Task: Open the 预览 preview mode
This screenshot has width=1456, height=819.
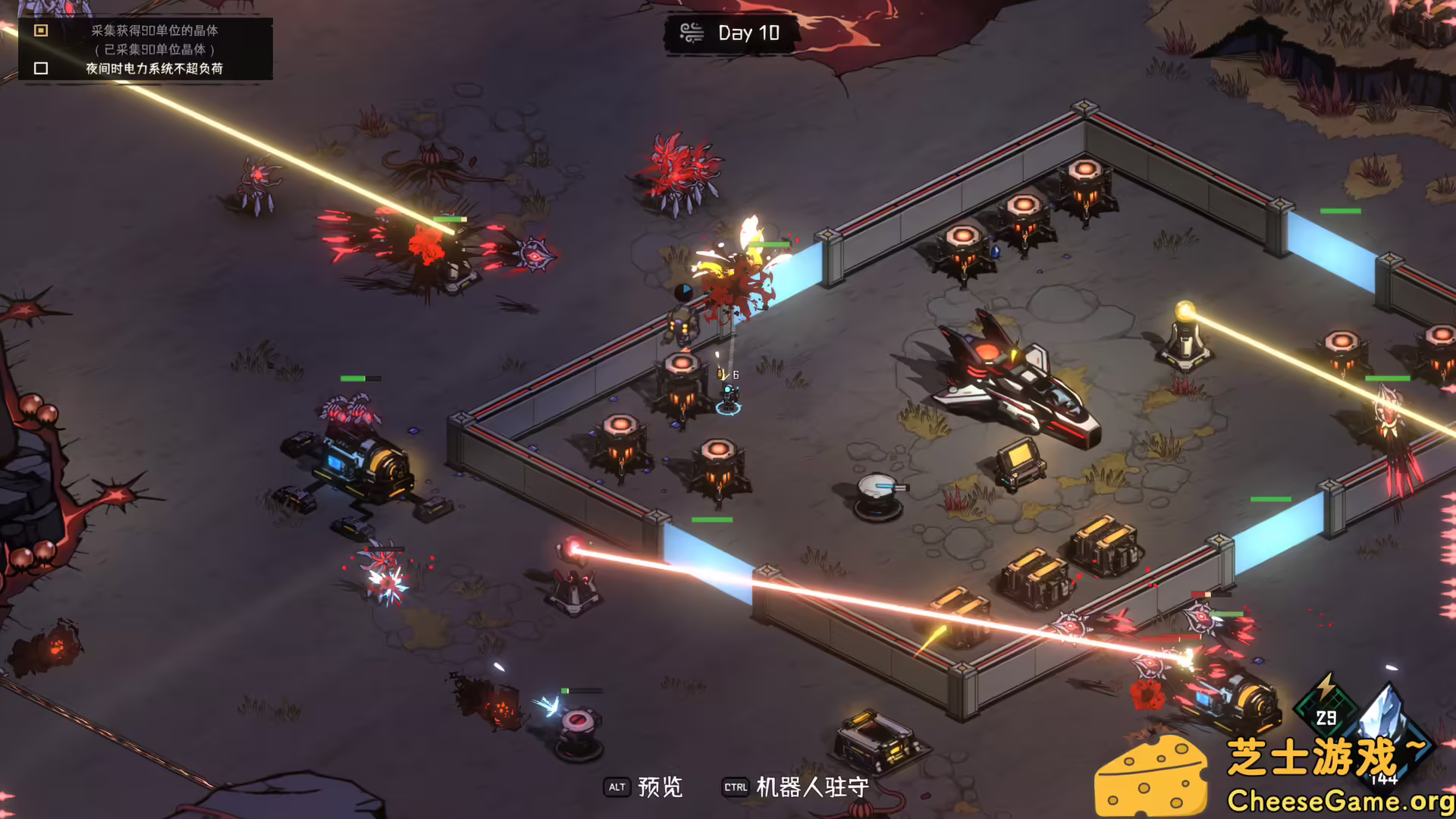Action: [x=658, y=788]
